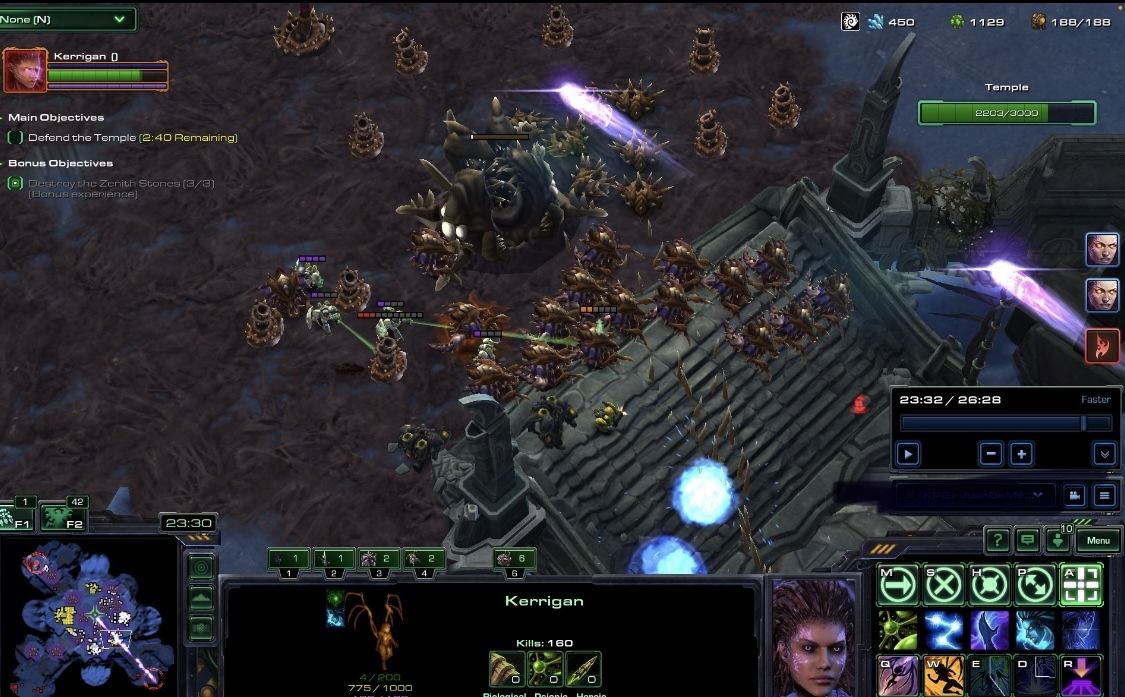Screen dimensions: 1125x697
Task: Activate the Attack command icon
Action: click(x=1081, y=585)
